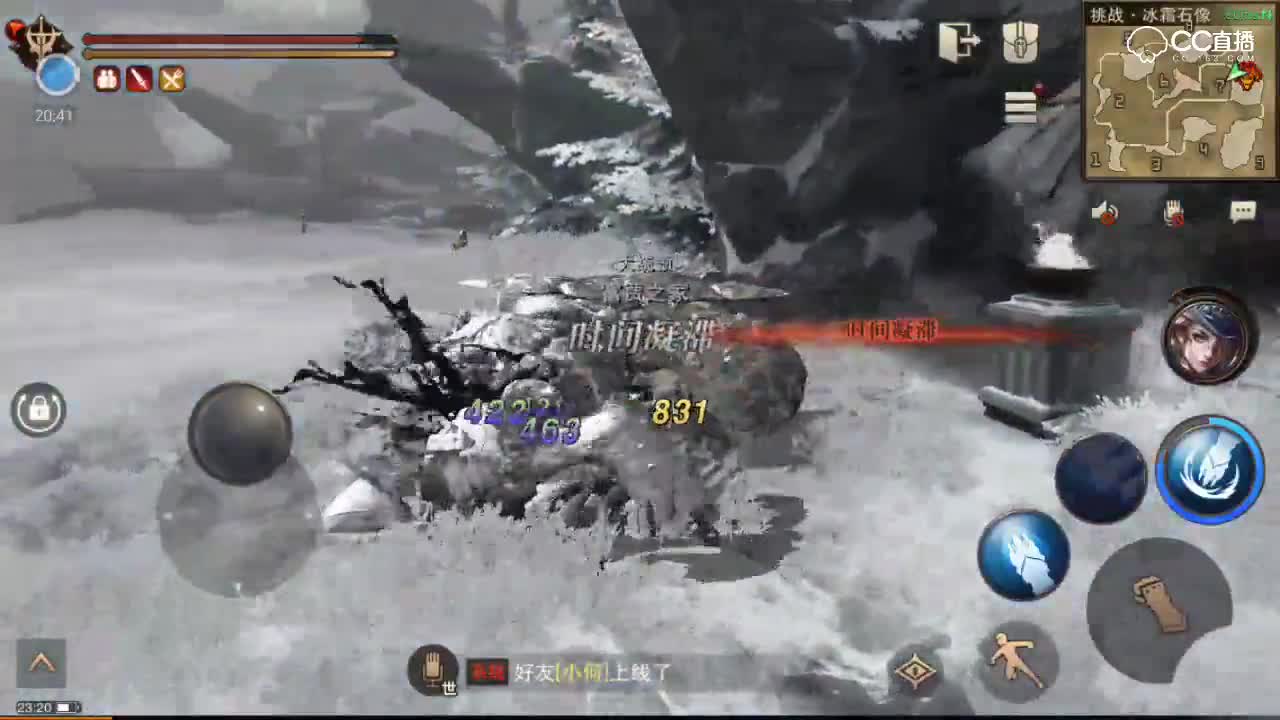Tap the blue experience orb avatar
Viewport: 1280px width, 720px height.
coord(57,77)
